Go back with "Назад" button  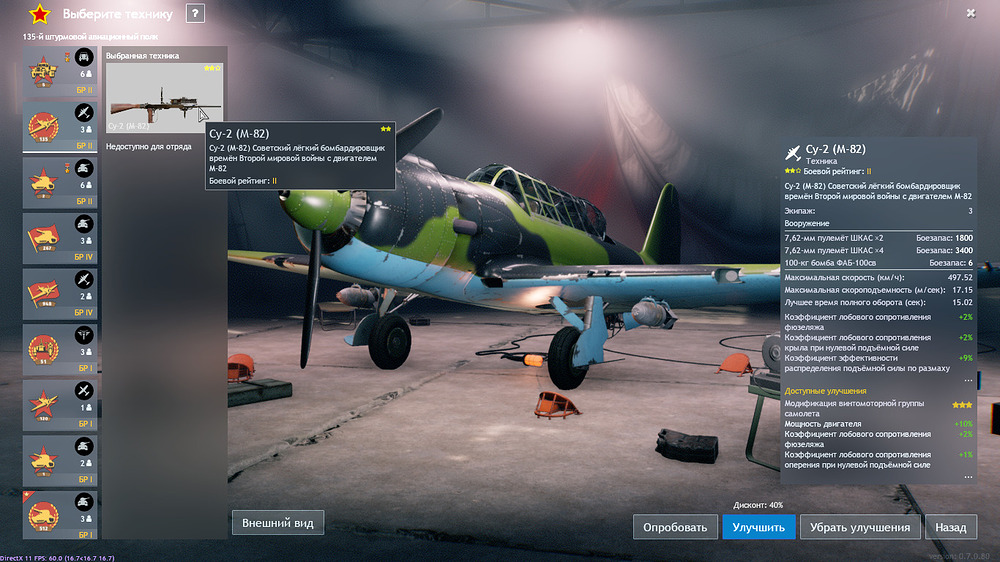(951, 527)
